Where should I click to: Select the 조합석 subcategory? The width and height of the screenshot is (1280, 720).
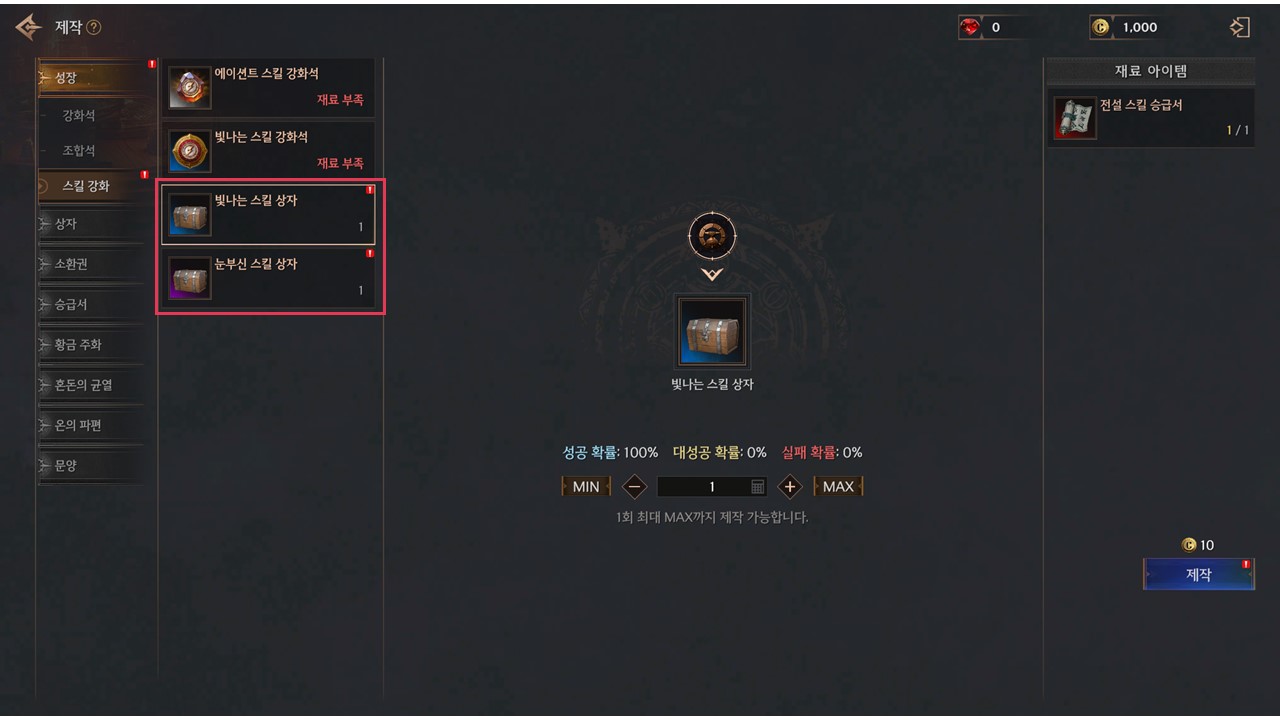[80, 151]
